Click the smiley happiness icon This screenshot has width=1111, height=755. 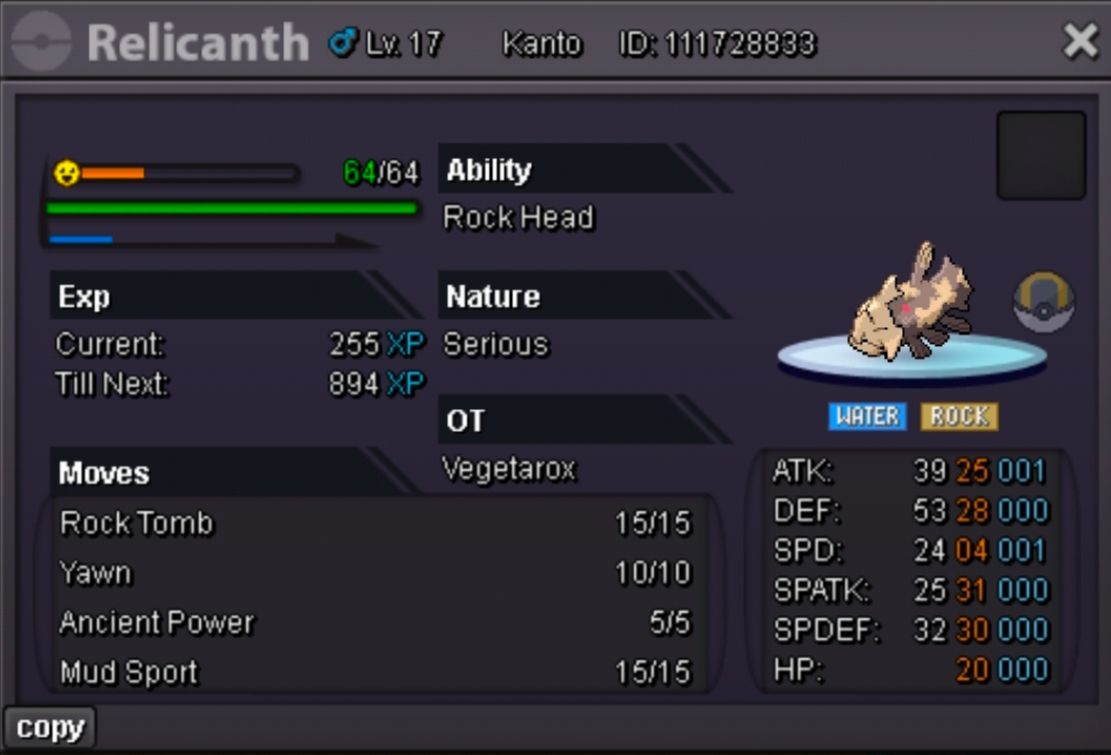pos(67,173)
